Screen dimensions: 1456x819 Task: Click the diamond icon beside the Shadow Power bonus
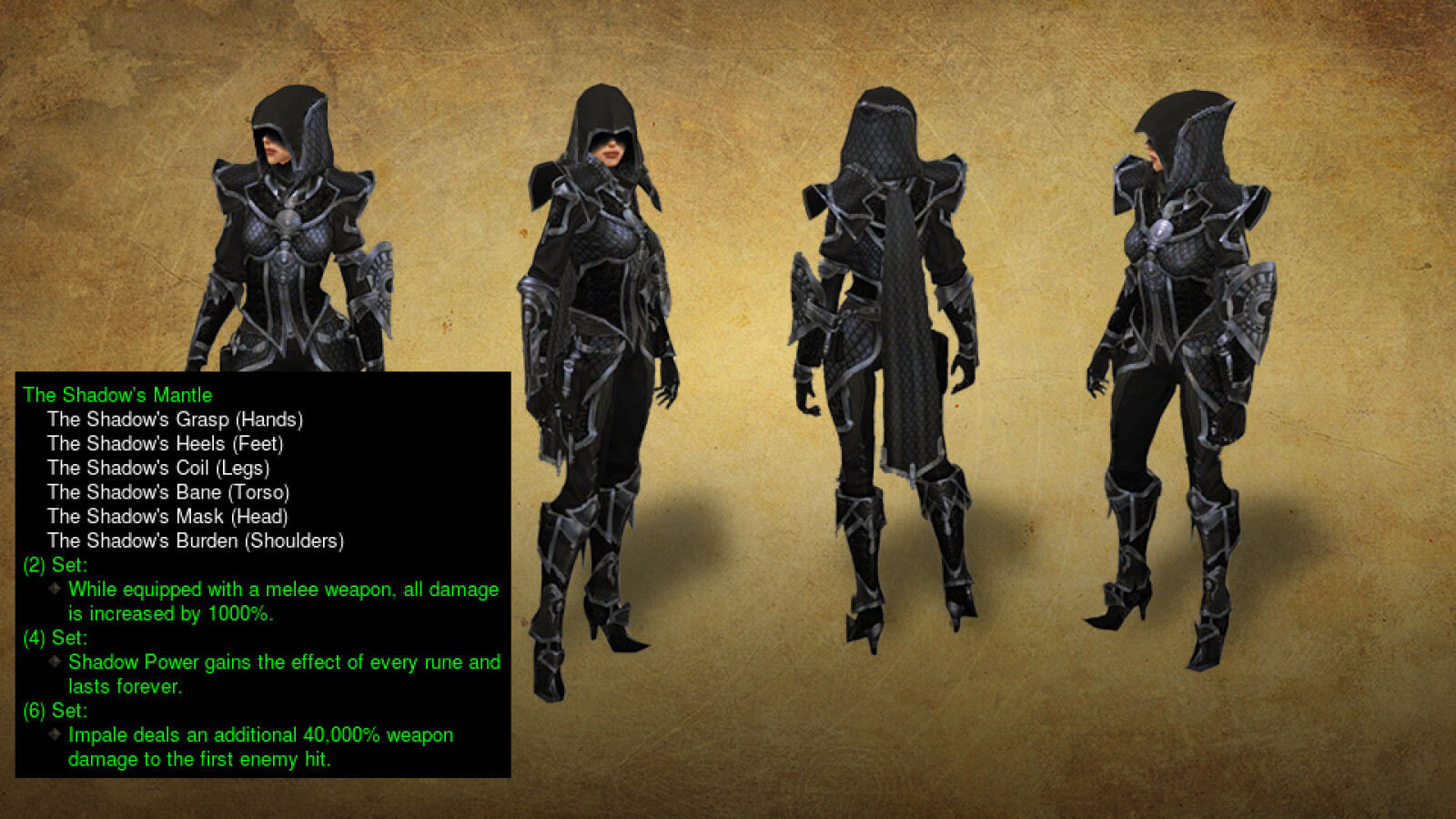pyautogui.click(x=57, y=662)
